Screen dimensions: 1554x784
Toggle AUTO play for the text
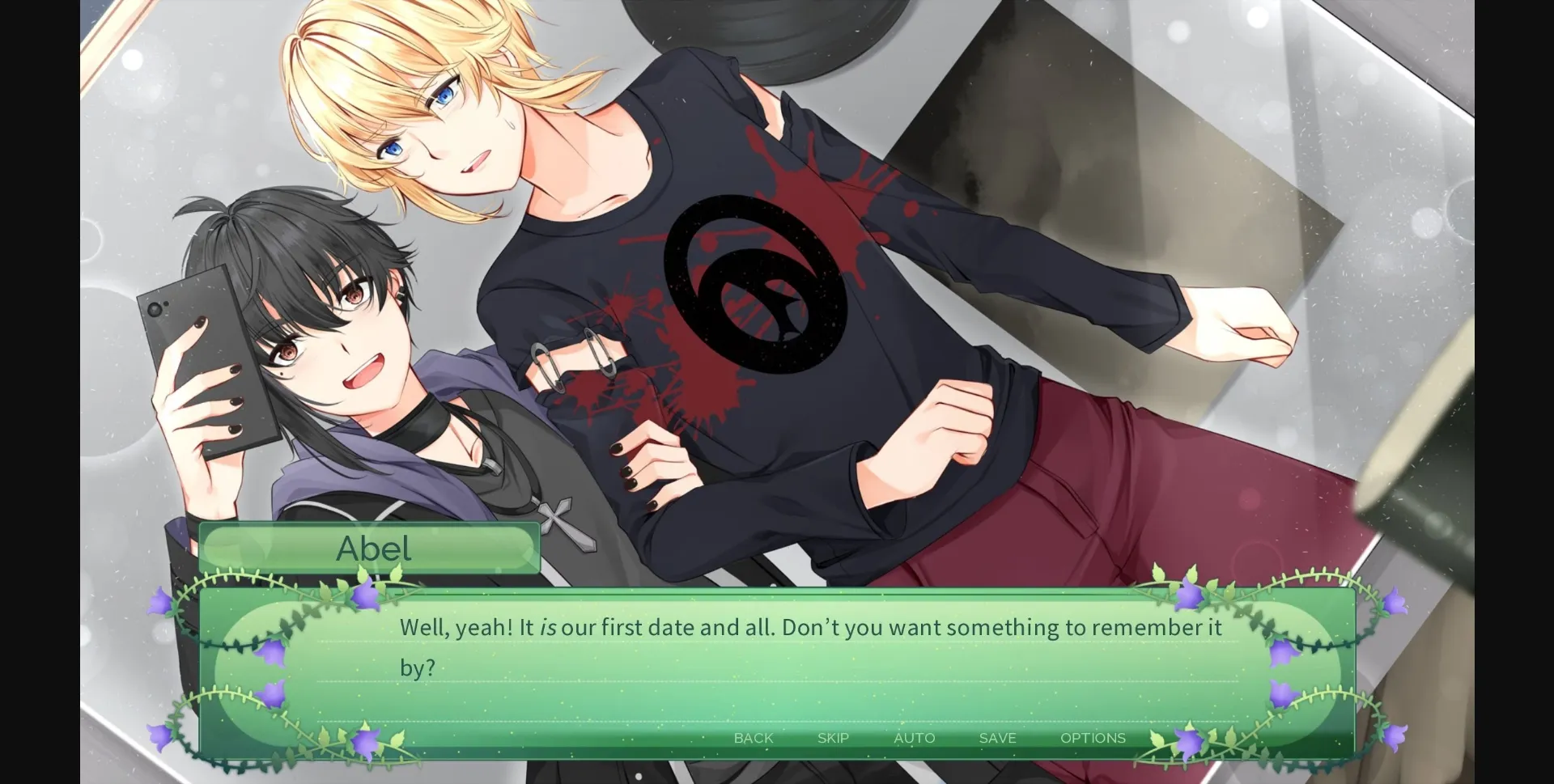coord(915,738)
